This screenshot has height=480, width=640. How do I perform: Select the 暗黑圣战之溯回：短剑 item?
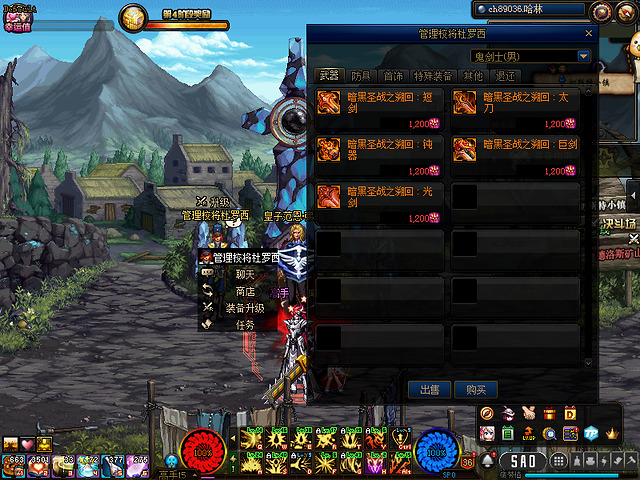[380, 108]
